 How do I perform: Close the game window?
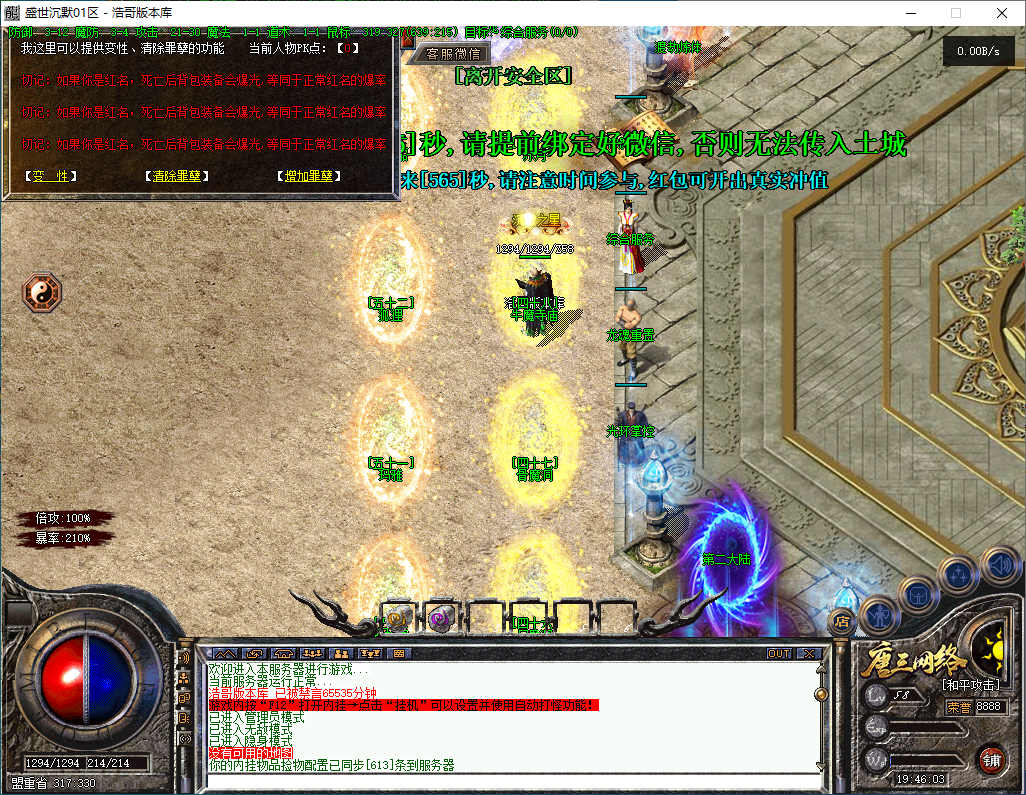(1002, 13)
